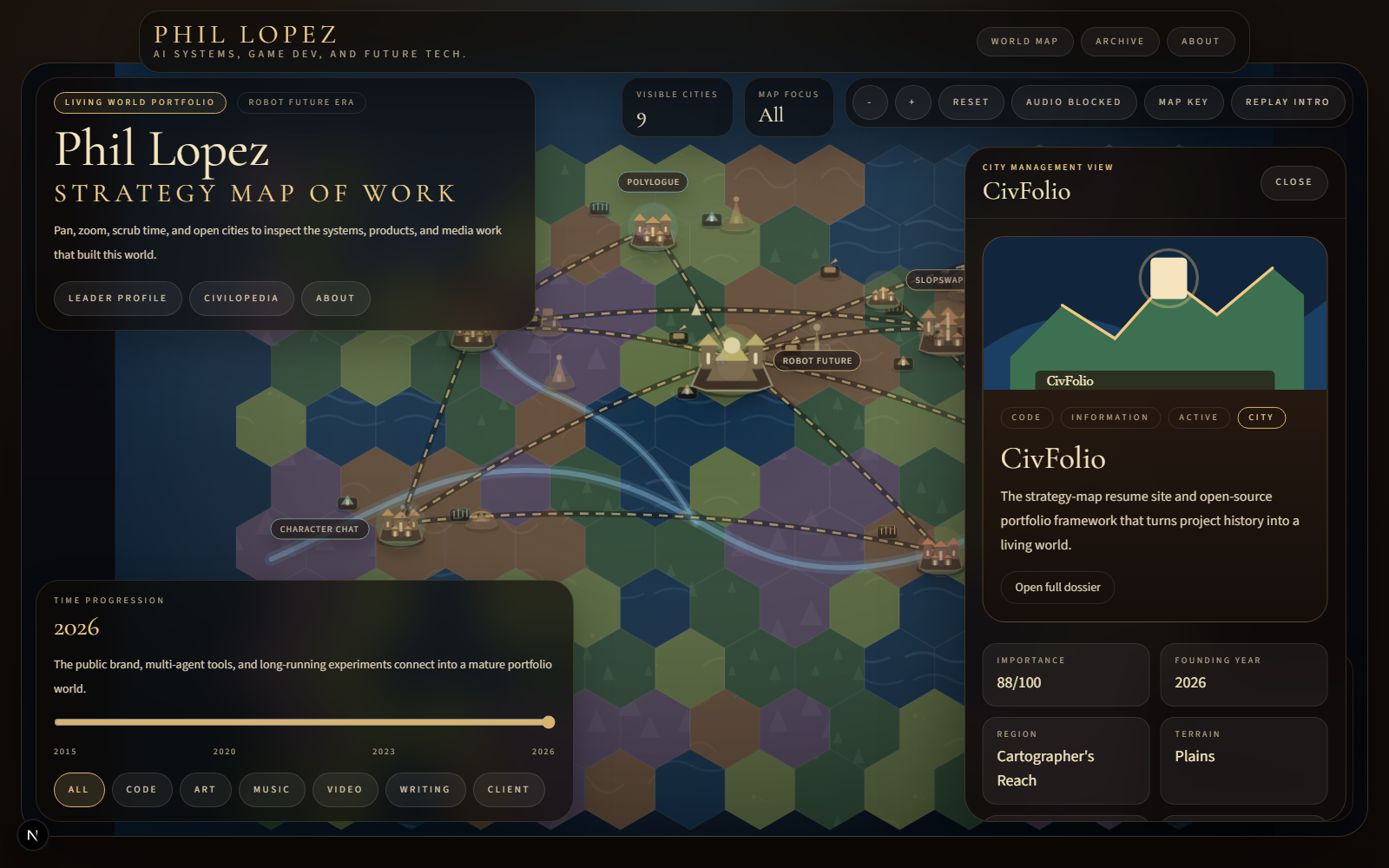Switch to WORLD MAP in the top navigation
This screenshot has height=868, width=1389.
click(x=1024, y=41)
